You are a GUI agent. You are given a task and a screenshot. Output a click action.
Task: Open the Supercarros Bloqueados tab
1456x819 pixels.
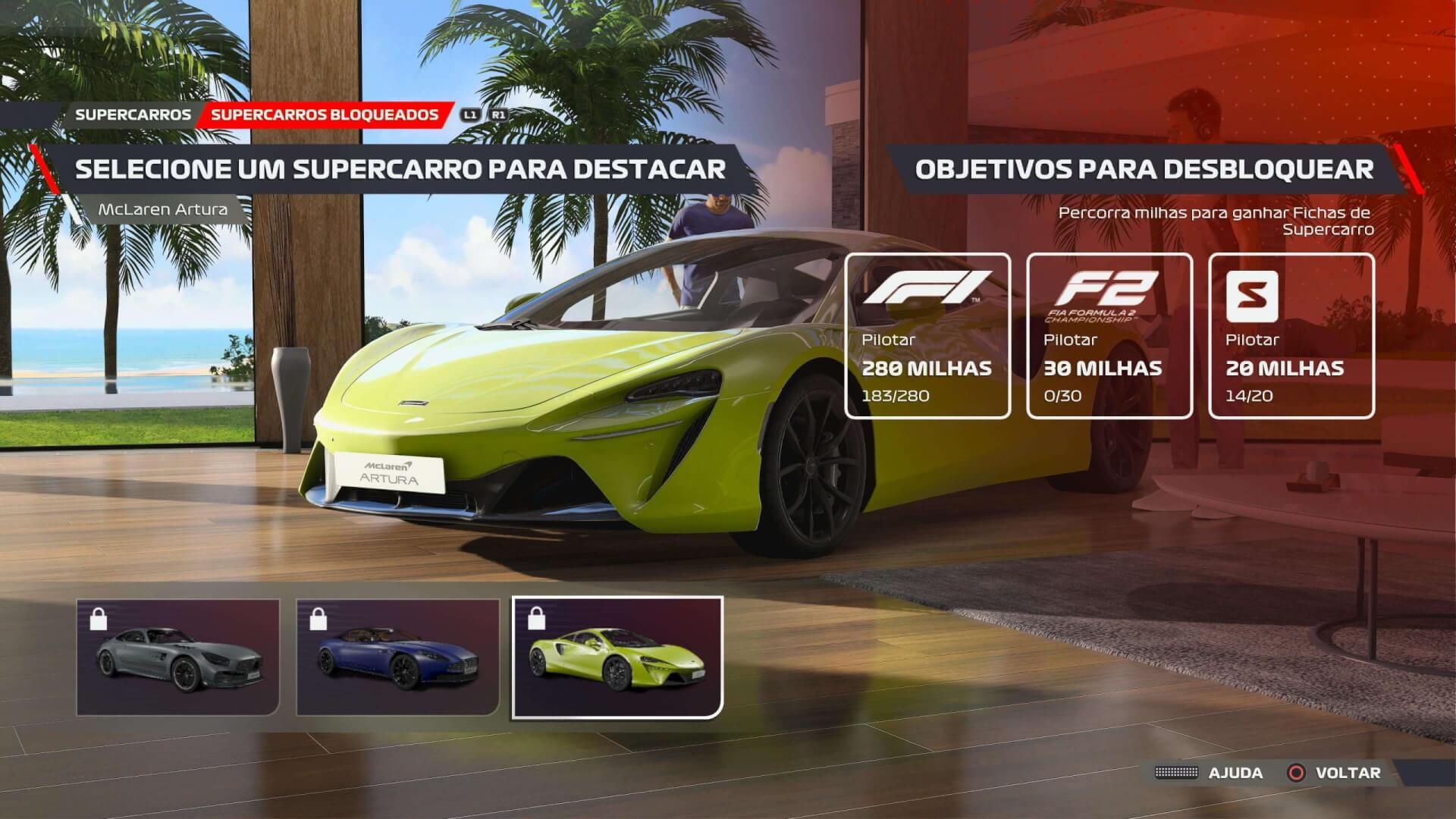pos(325,115)
